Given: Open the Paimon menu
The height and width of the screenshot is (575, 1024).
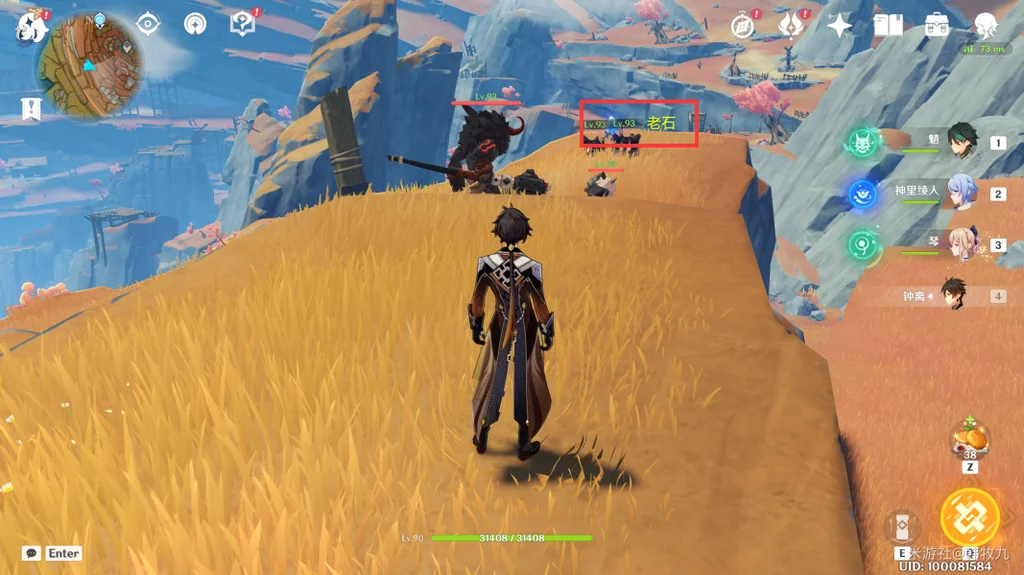Looking at the screenshot, I should 32,26.
